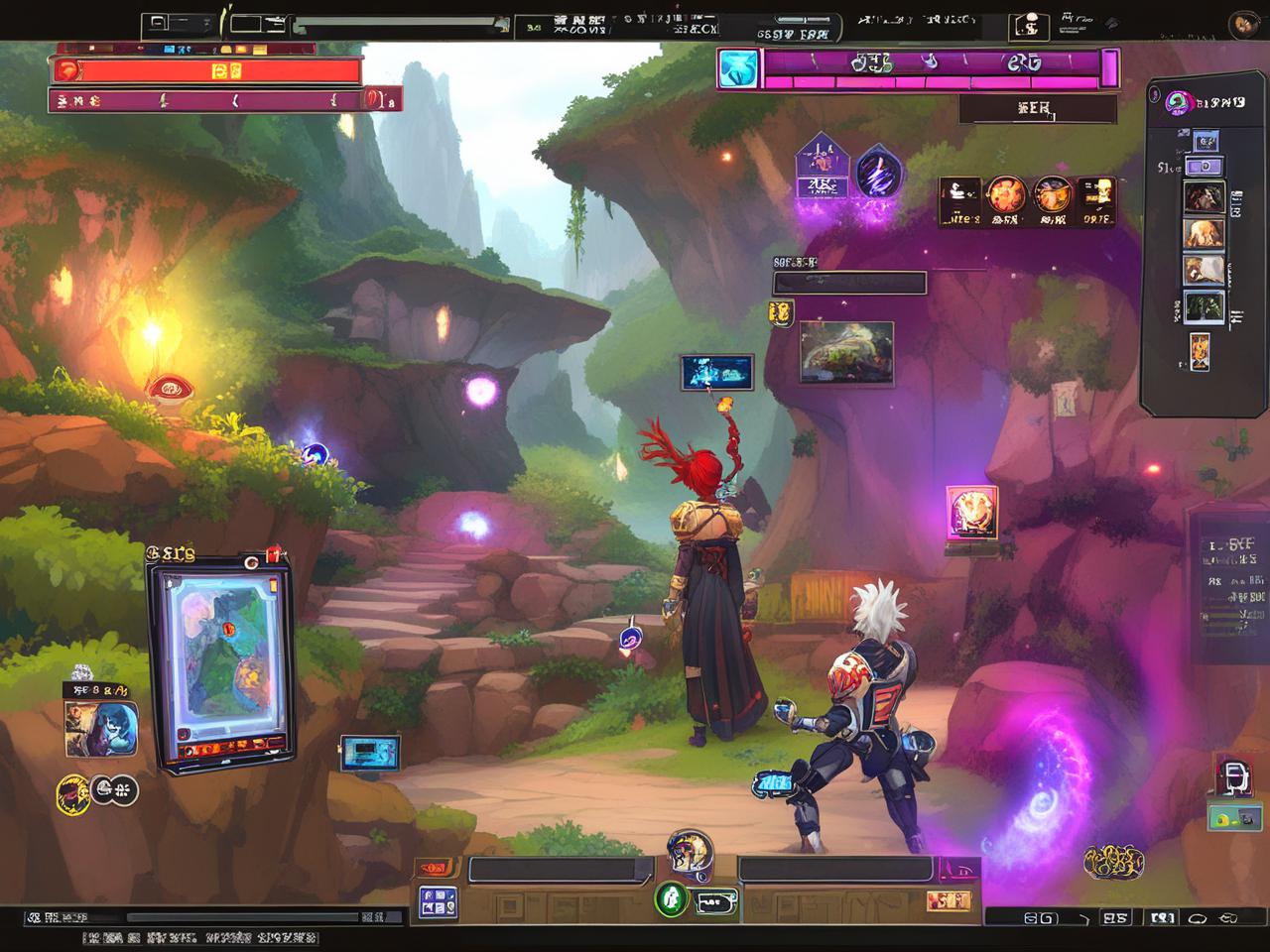Choose the first round fiery orange item icon
This screenshot has width=1270, height=952.
click(1005, 198)
